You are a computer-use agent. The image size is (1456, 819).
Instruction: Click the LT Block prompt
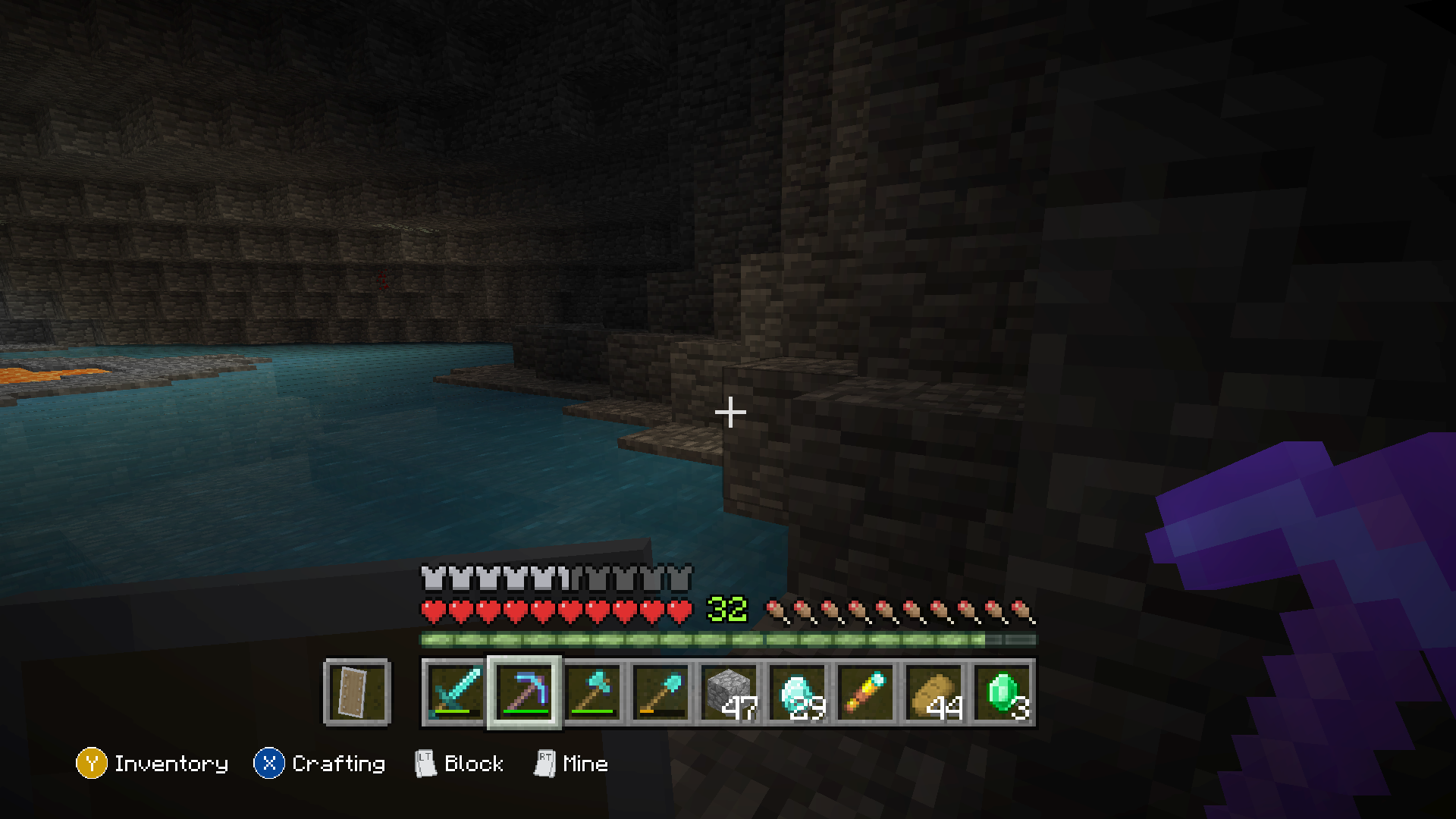point(461,764)
